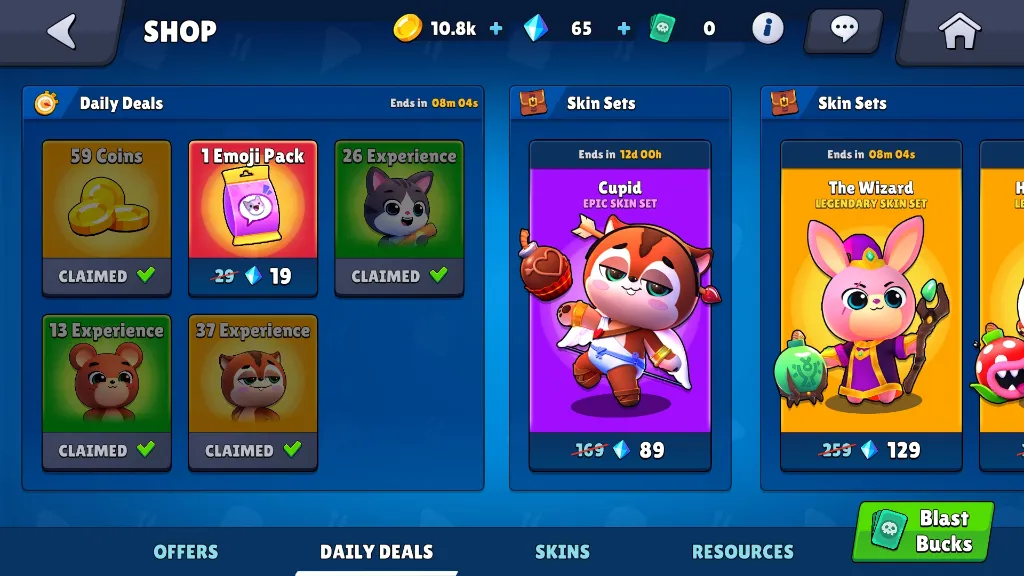Viewport: 1024px width, 576px height.
Task: Select the 13 Experience bear deal
Action: pos(106,392)
